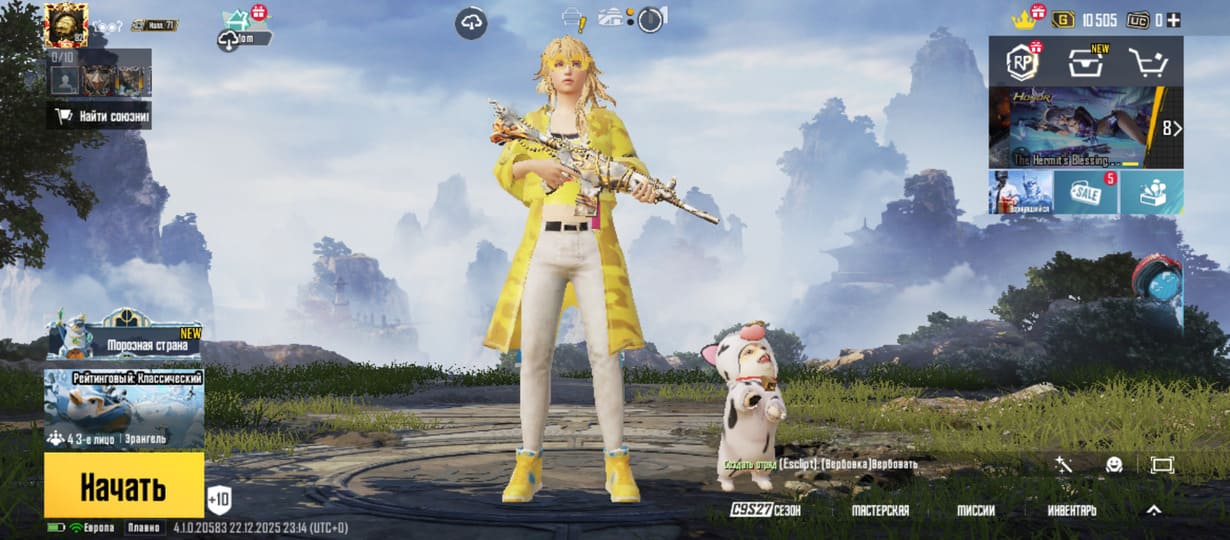This screenshot has height=540, width=1230.
Task: Open the emote smiley face icon
Action: (x=1113, y=465)
